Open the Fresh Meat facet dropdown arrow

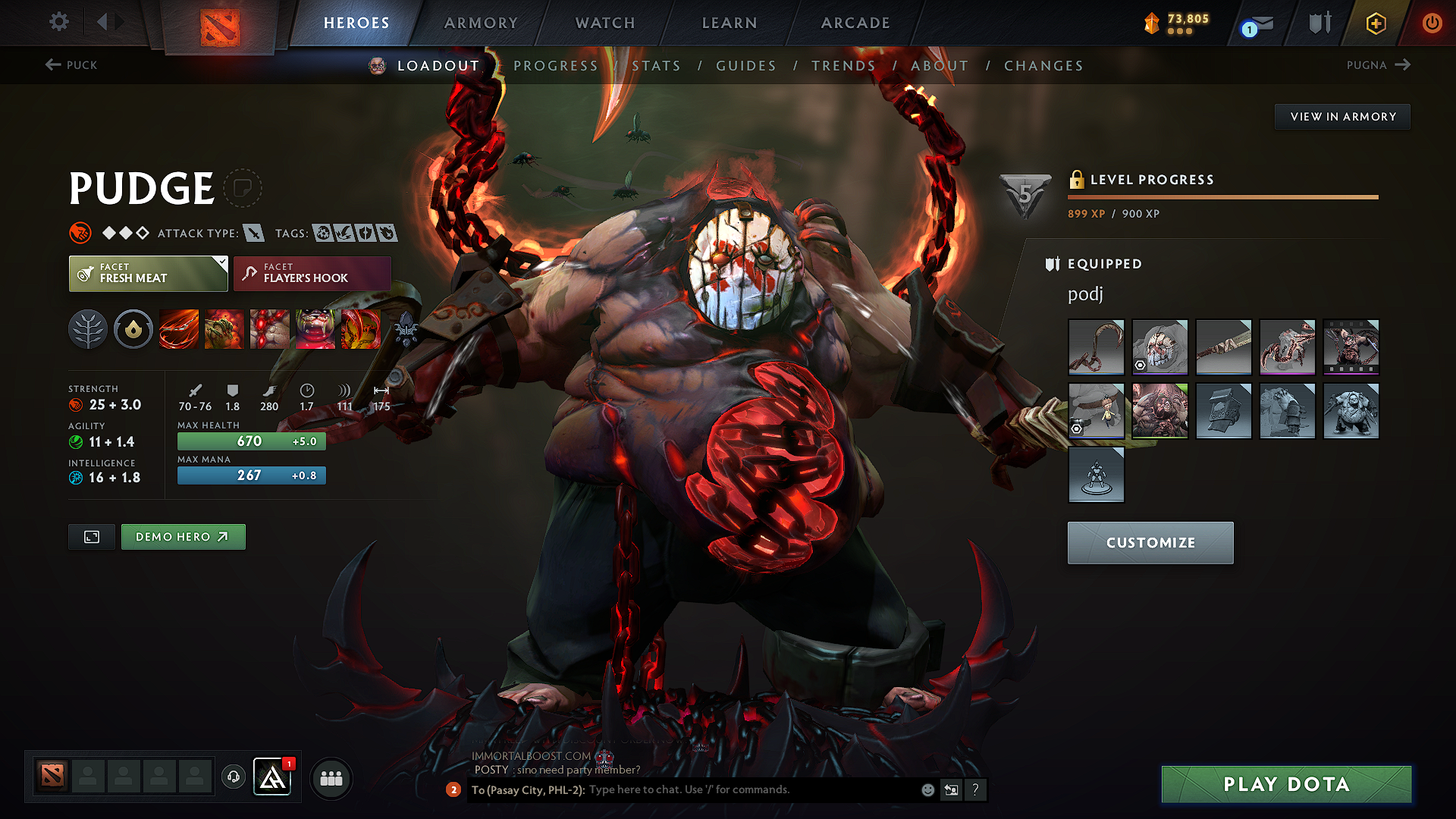tap(221, 264)
